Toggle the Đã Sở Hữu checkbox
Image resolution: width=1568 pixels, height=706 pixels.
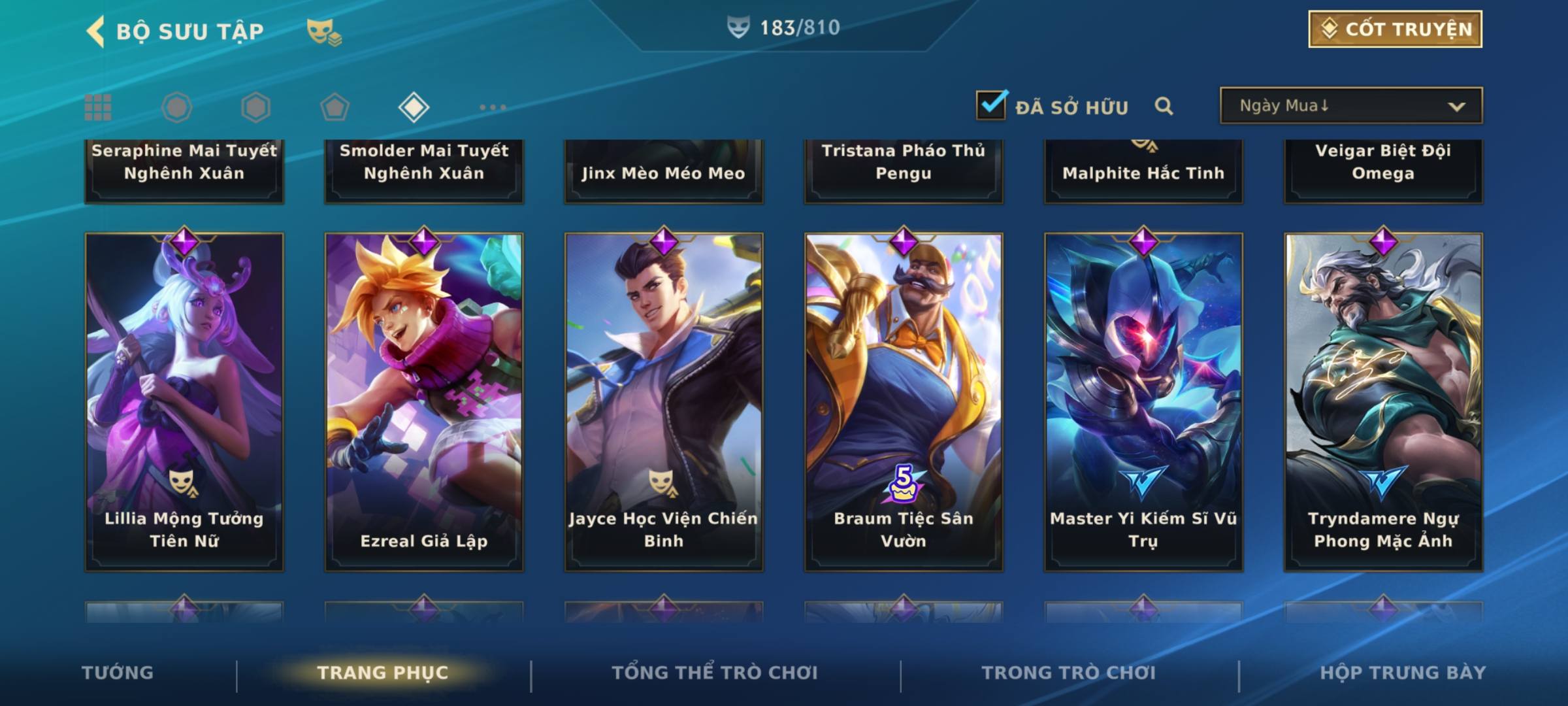[x=991, y=105]
